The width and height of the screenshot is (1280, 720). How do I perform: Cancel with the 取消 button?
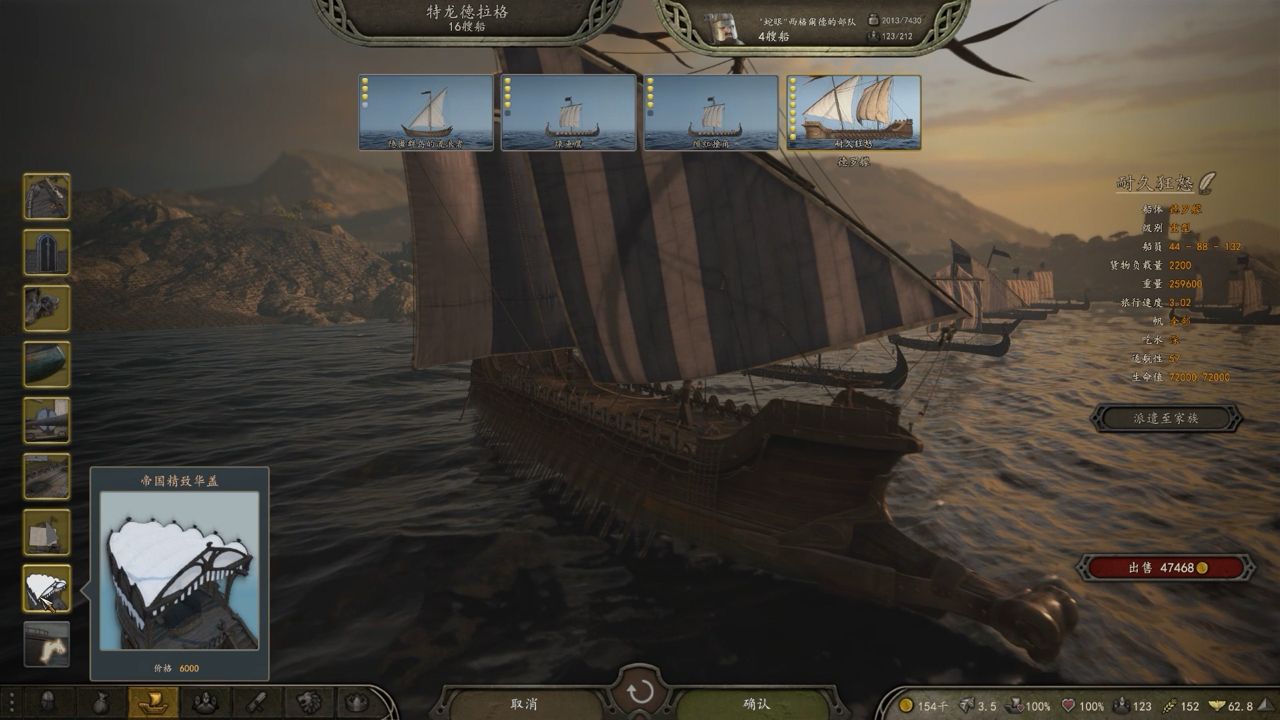[525, 703]
